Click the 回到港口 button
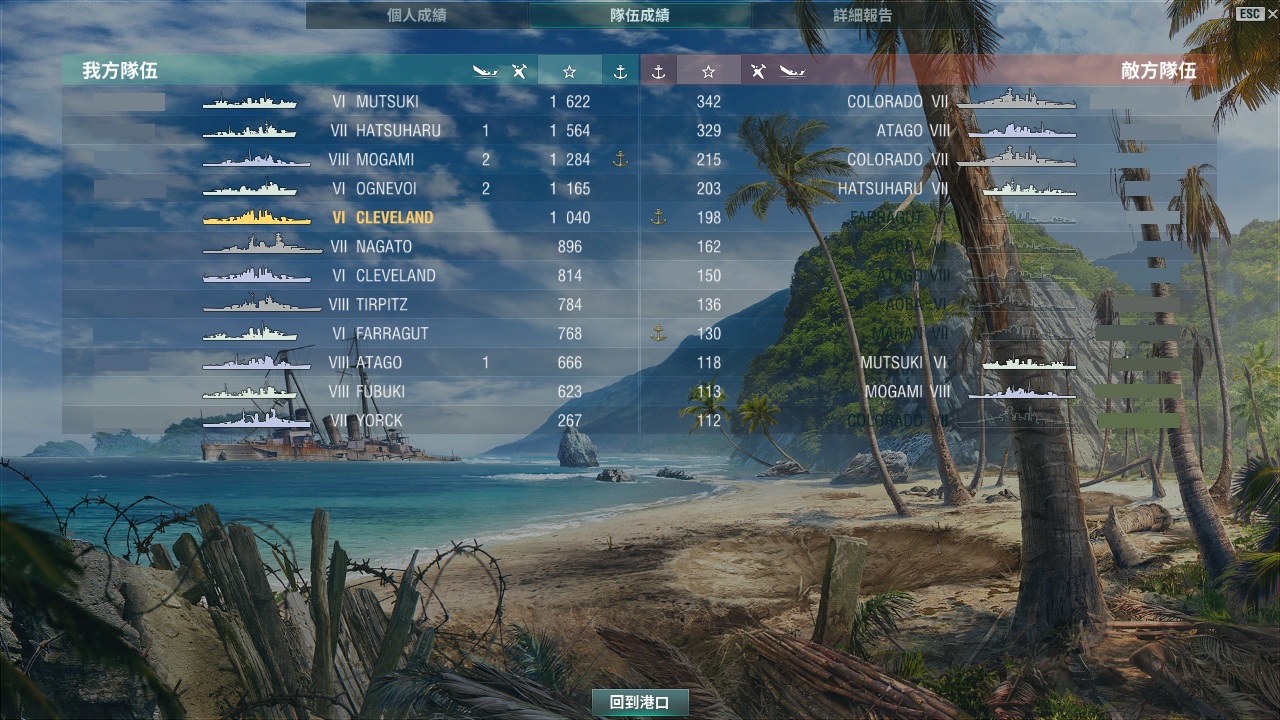This screenshot has height=720, width=1280. tap(640, 702)
